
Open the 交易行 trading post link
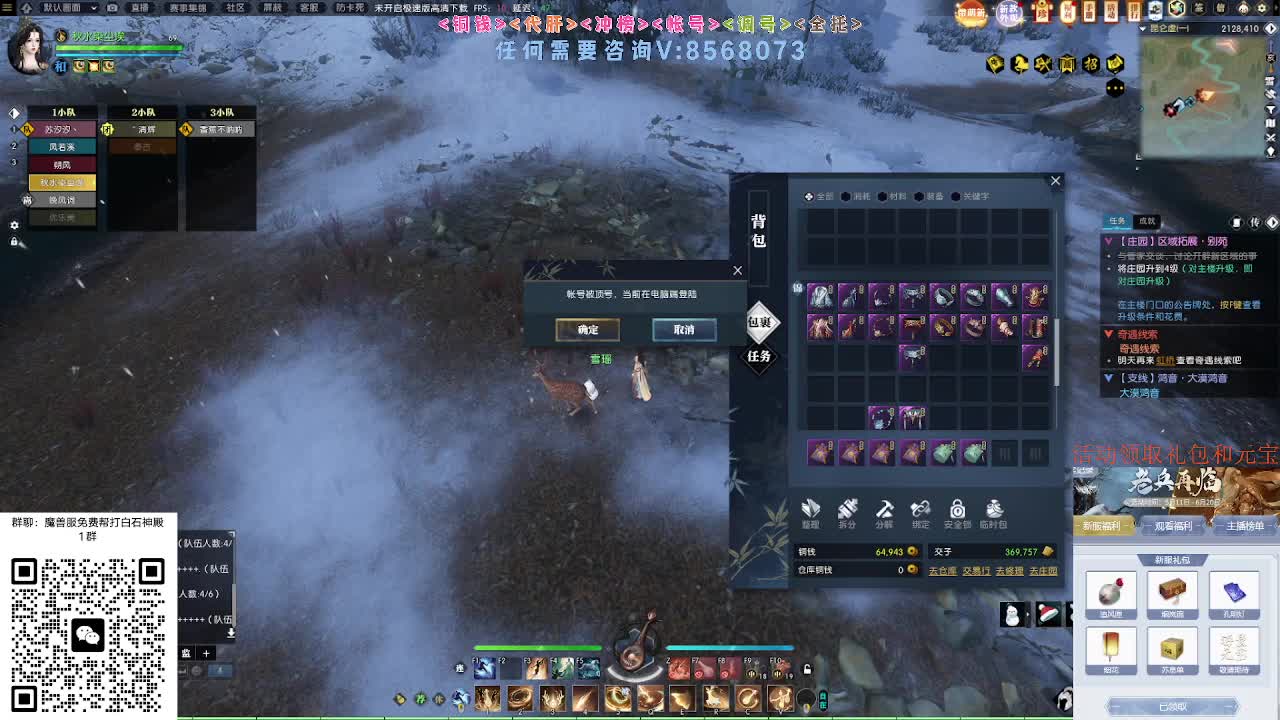point(977,571)
